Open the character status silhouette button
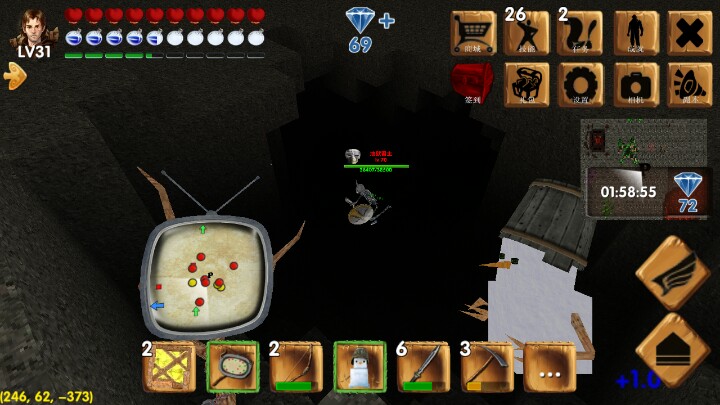The width and height of the screenshot is (720, 405). [635, 32]
